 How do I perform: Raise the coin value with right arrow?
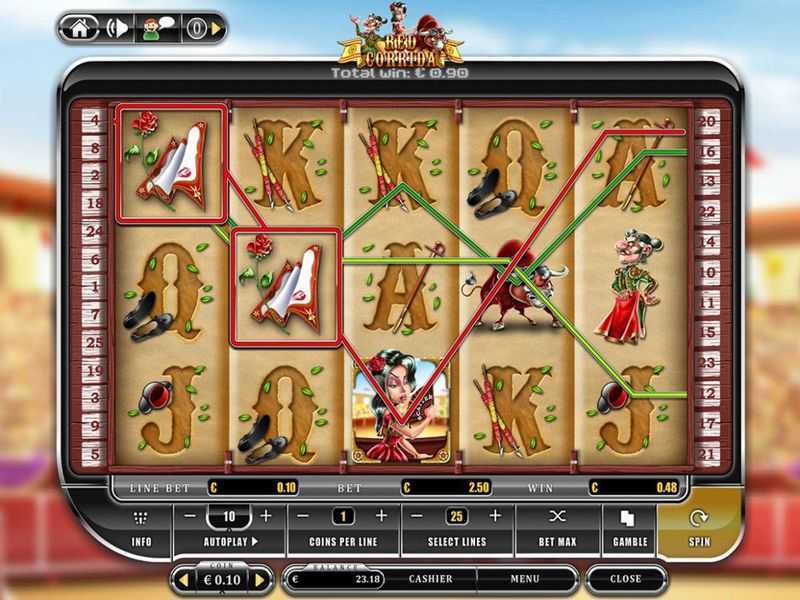(x=261, y=579)
